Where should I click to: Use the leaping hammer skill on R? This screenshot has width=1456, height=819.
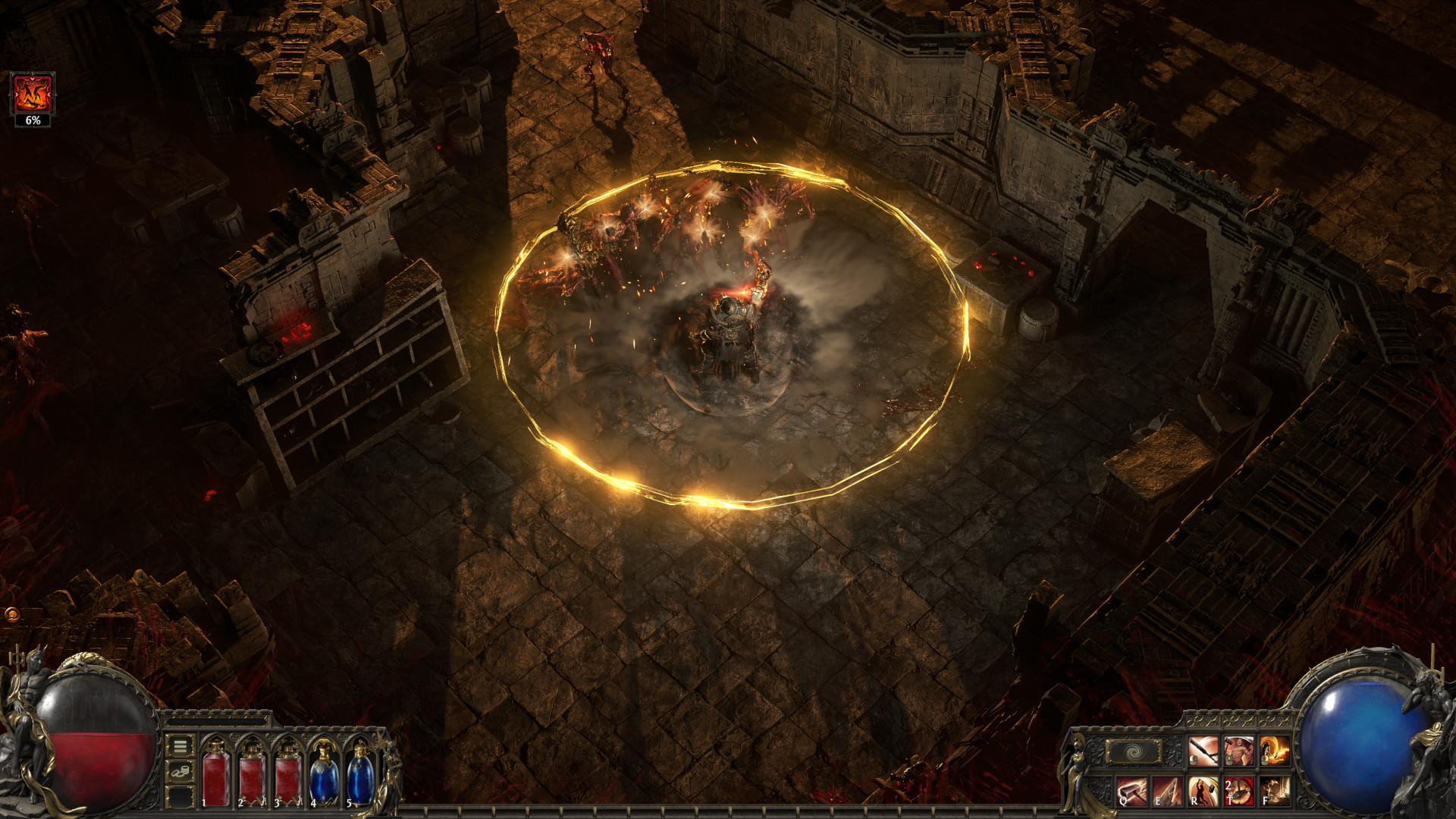[x=1202, y=790]
